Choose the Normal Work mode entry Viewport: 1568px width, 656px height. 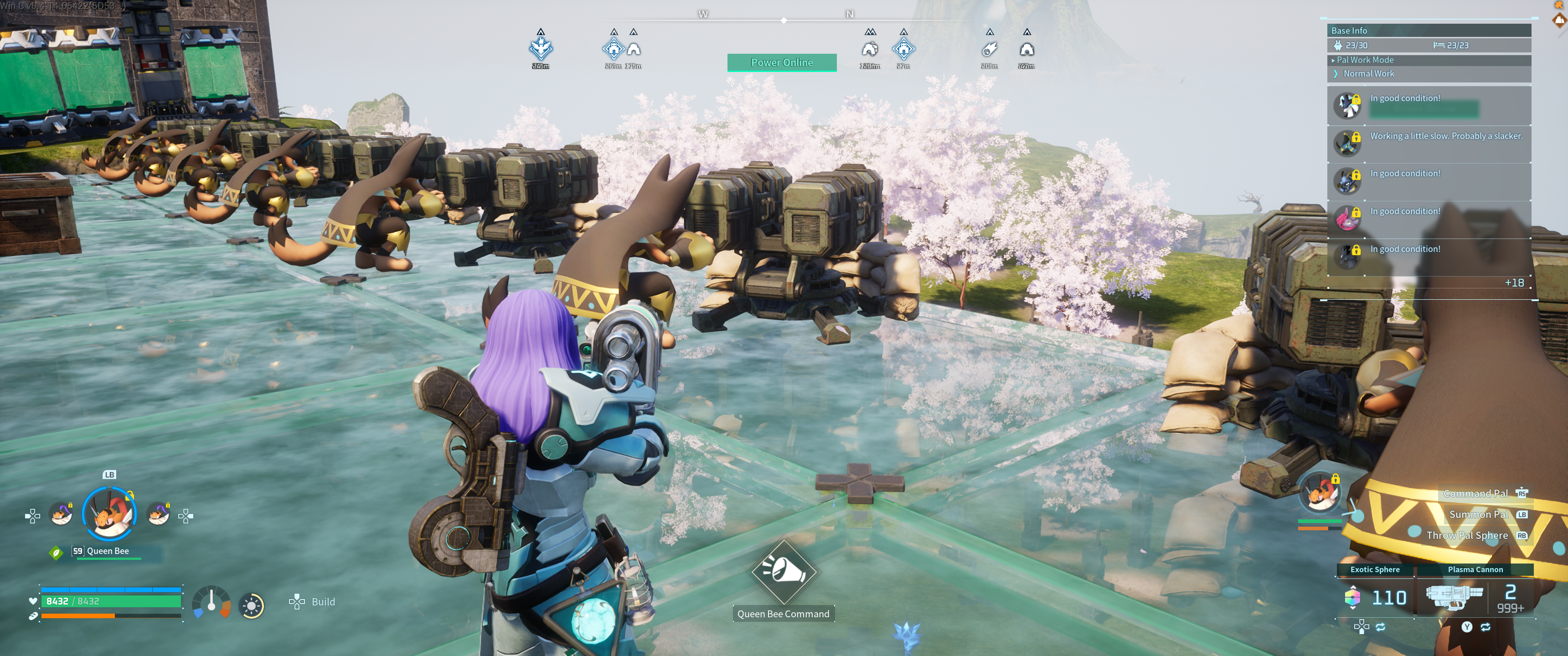pos(1368,74)
